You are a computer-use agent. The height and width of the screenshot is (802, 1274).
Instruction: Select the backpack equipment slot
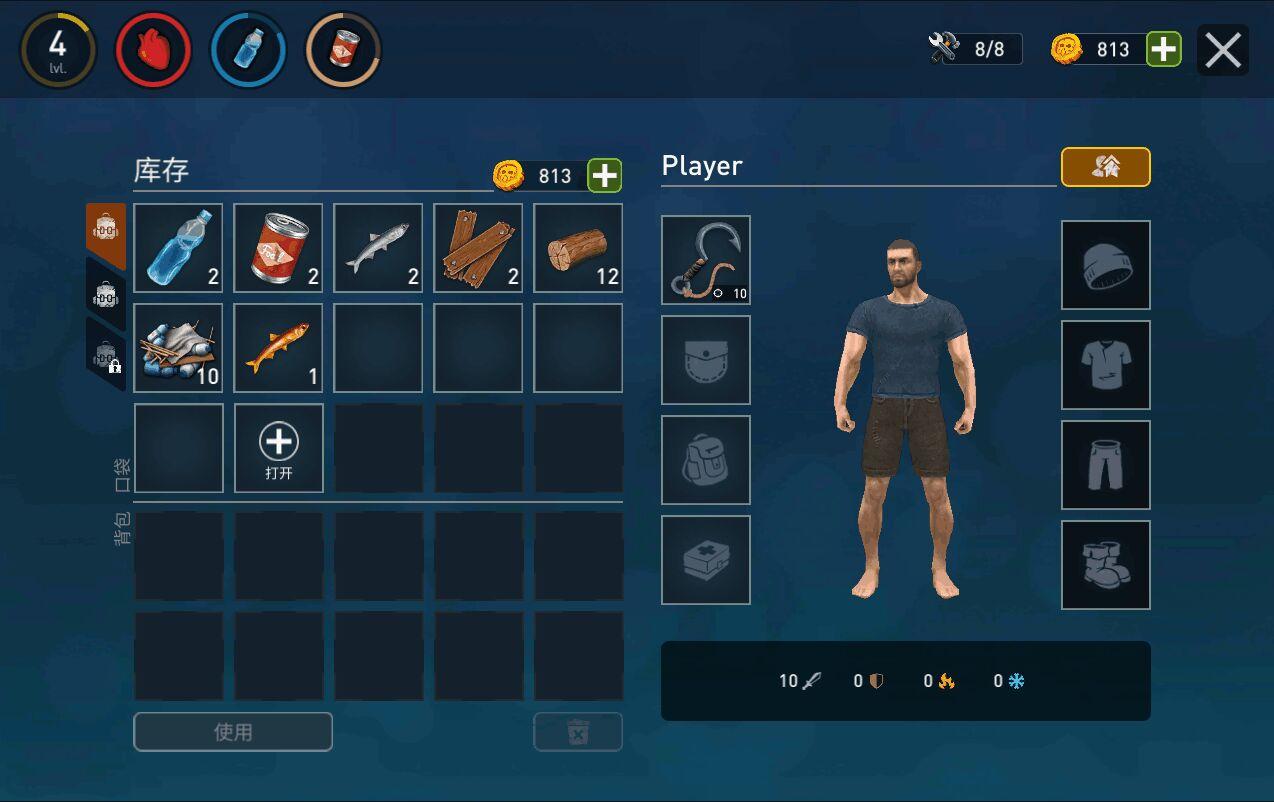click(706, 460)
